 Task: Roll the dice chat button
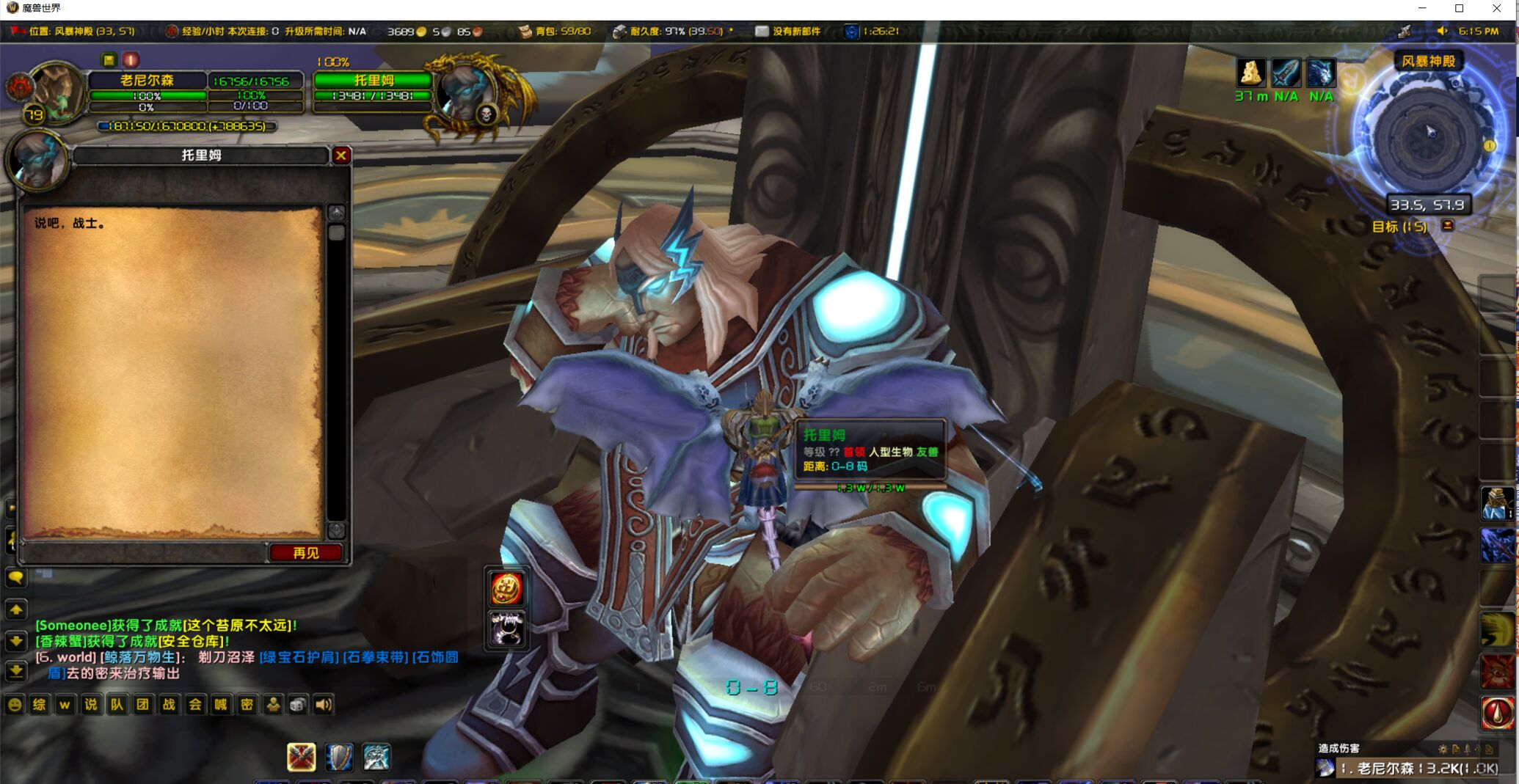298,705
